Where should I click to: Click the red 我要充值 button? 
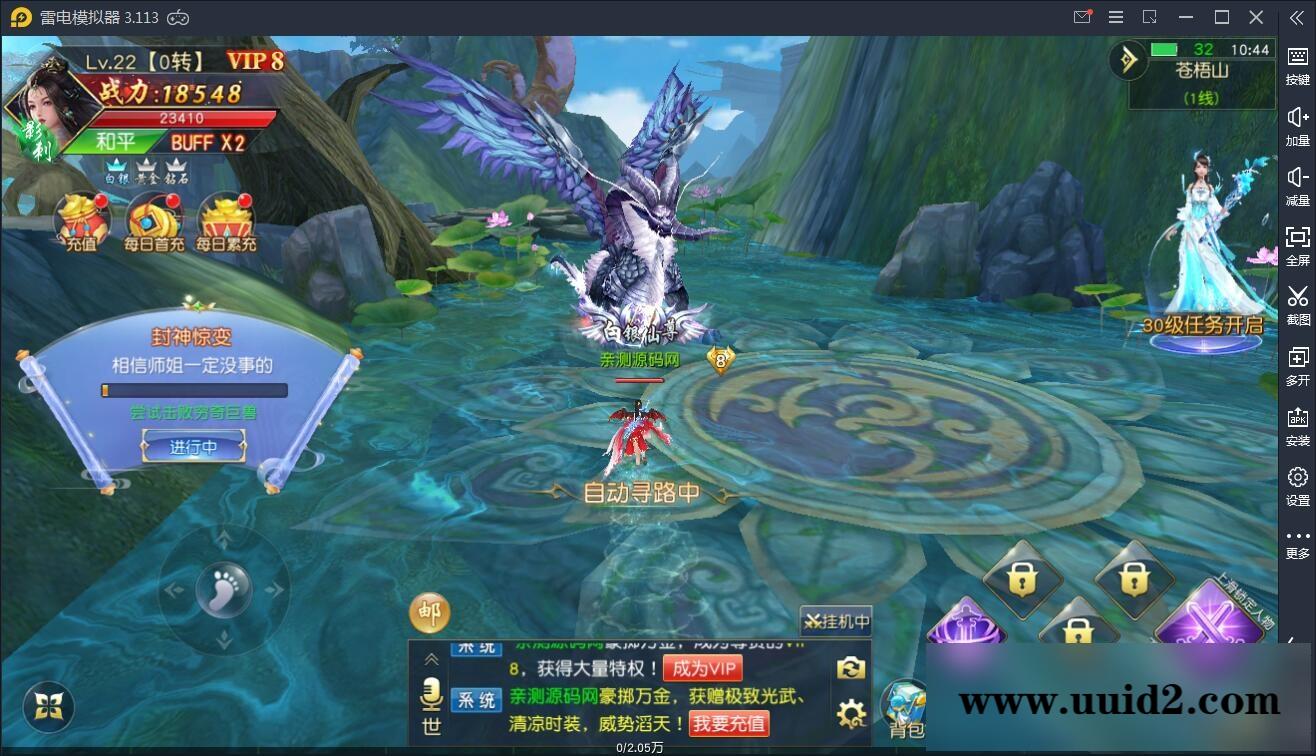tap(729, 723)
